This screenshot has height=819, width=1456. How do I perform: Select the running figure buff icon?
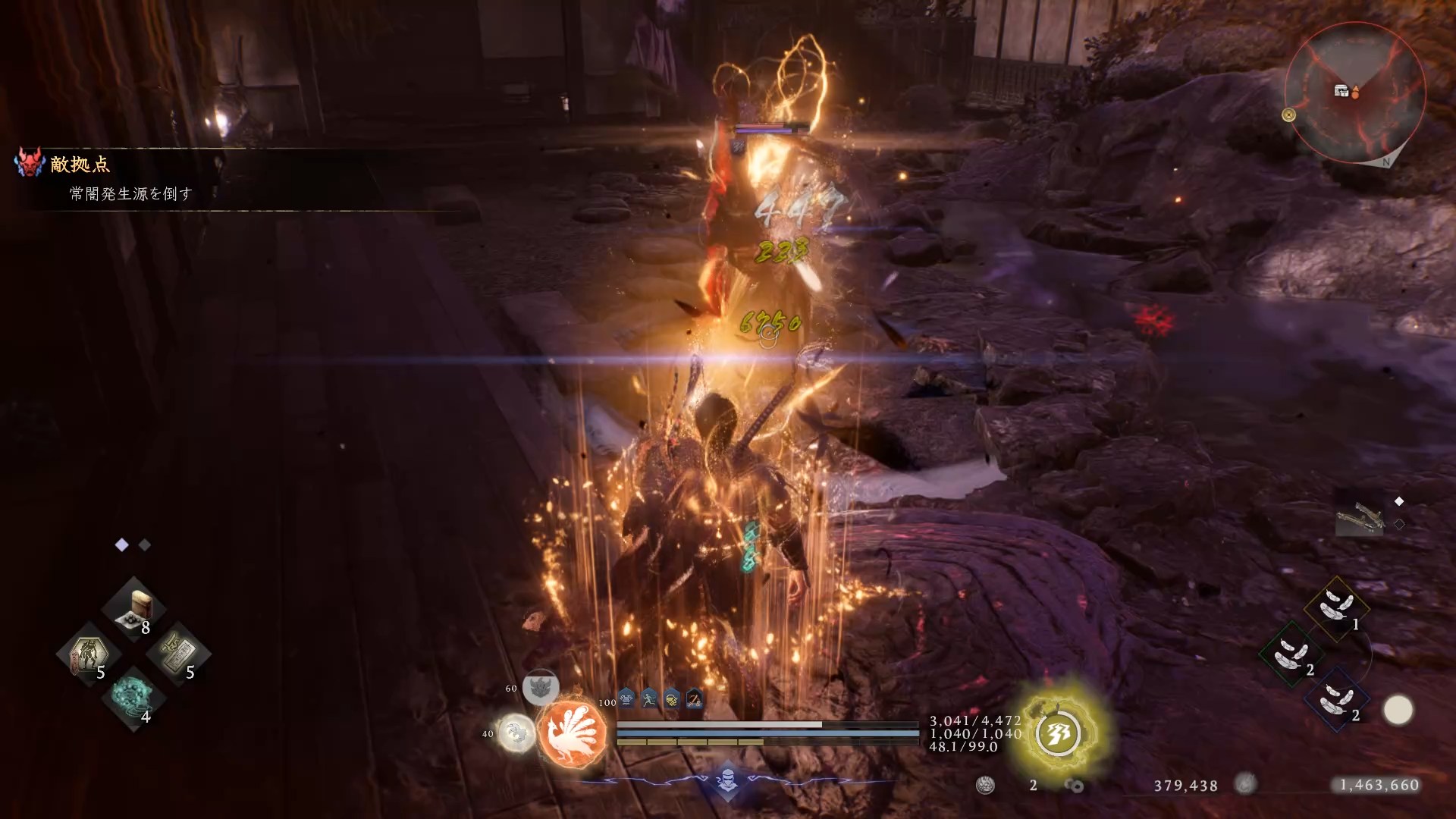(649, 699)
